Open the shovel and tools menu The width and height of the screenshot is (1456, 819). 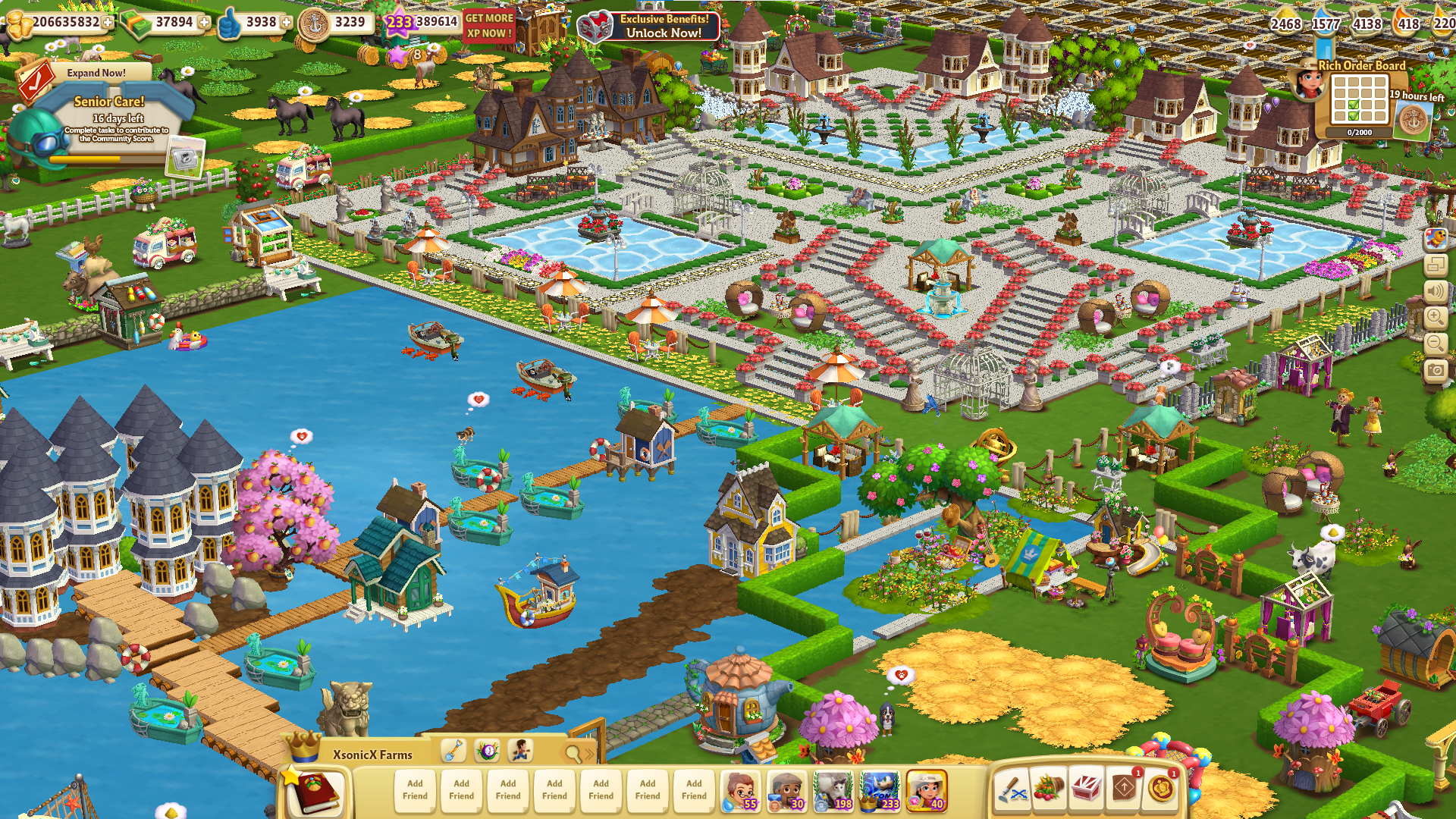[1012, 790]
